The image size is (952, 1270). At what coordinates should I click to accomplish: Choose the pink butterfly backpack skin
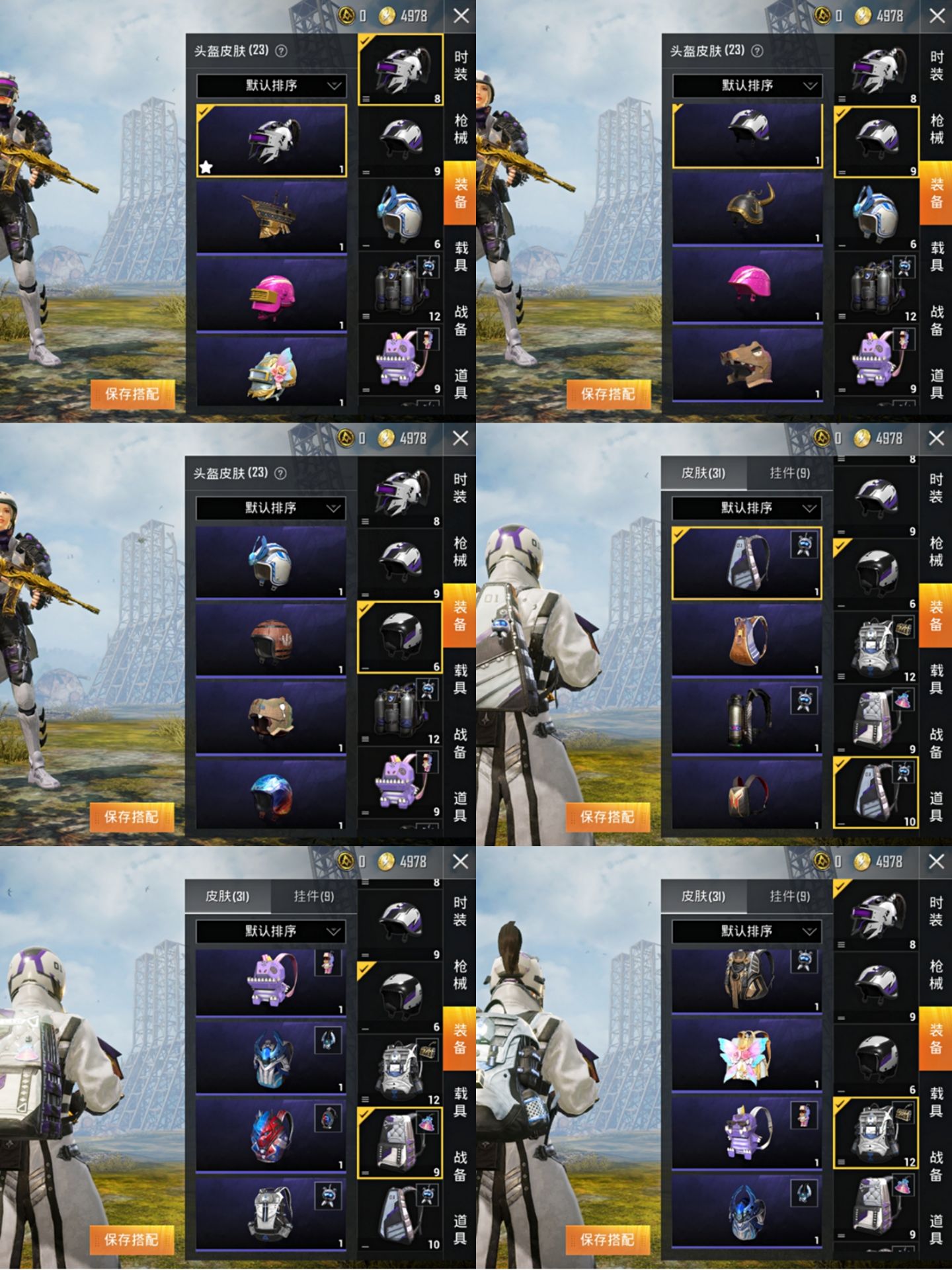click(747, 1056)
